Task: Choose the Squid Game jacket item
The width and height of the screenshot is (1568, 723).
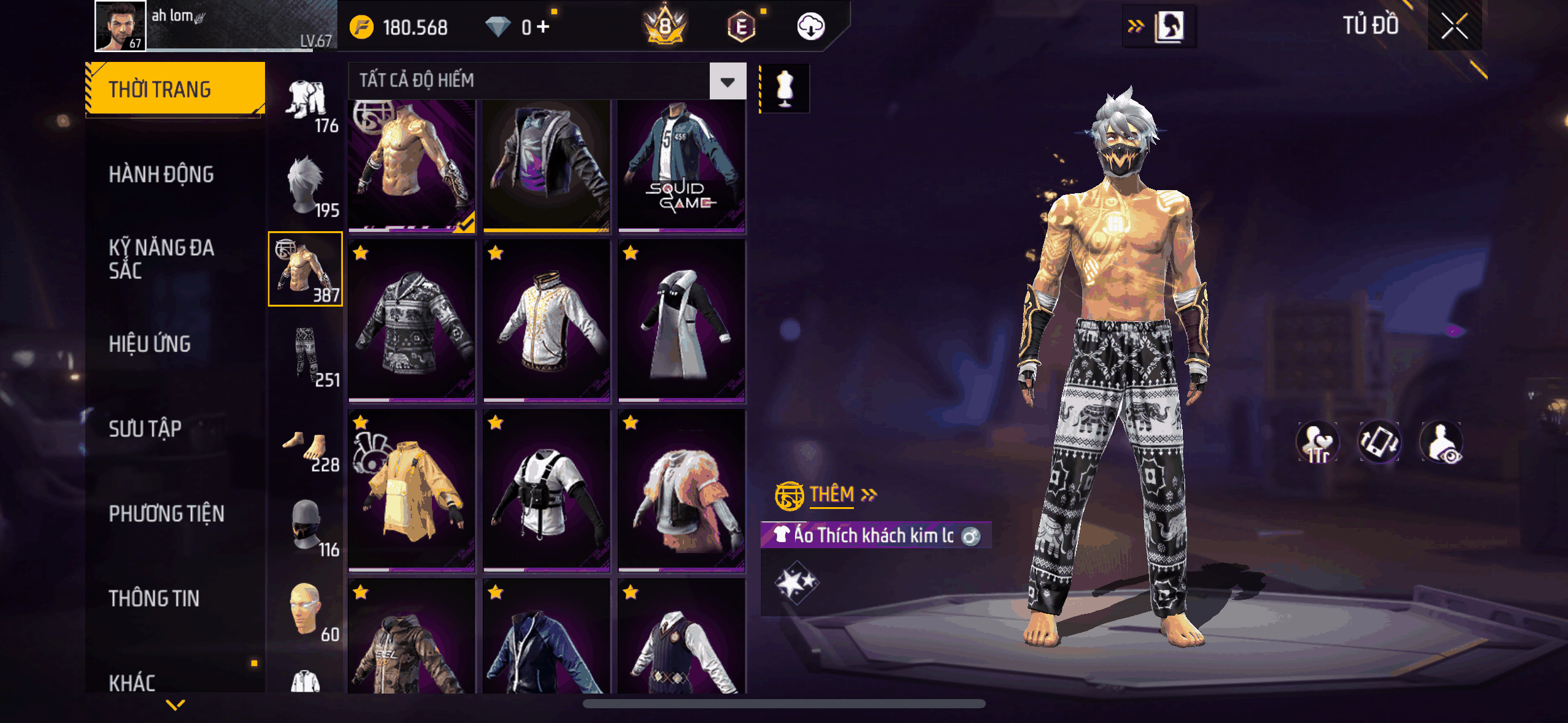Action: point(682,167)
